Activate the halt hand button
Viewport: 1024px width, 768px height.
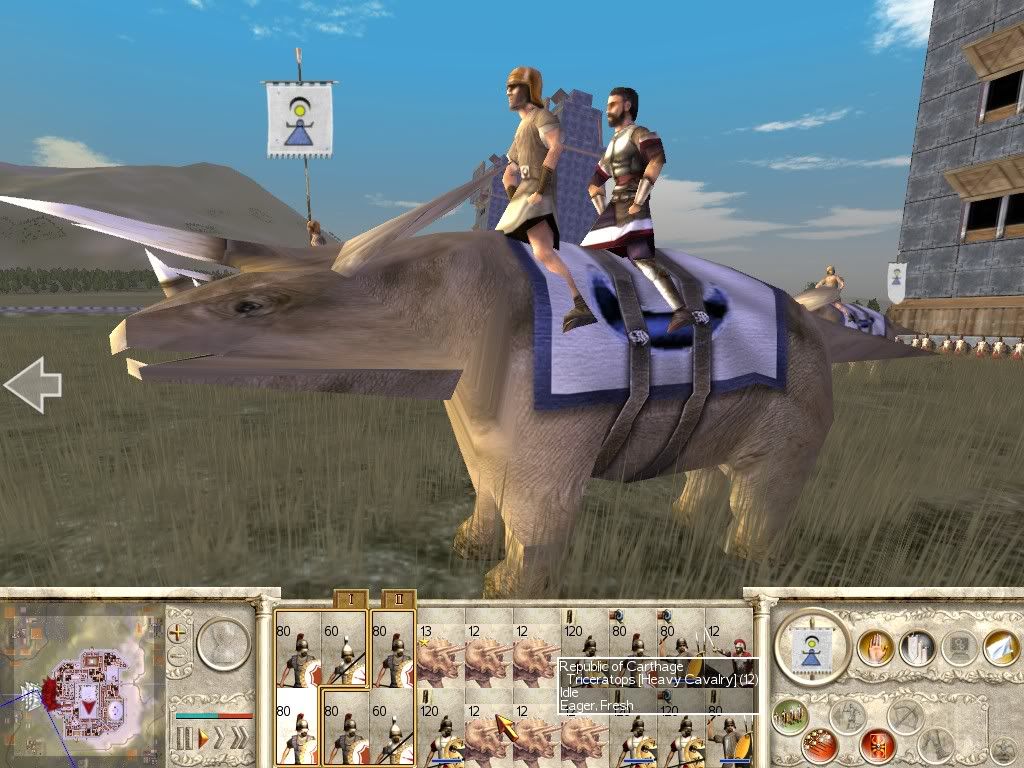pyautogui.click(x=875, y=647)
